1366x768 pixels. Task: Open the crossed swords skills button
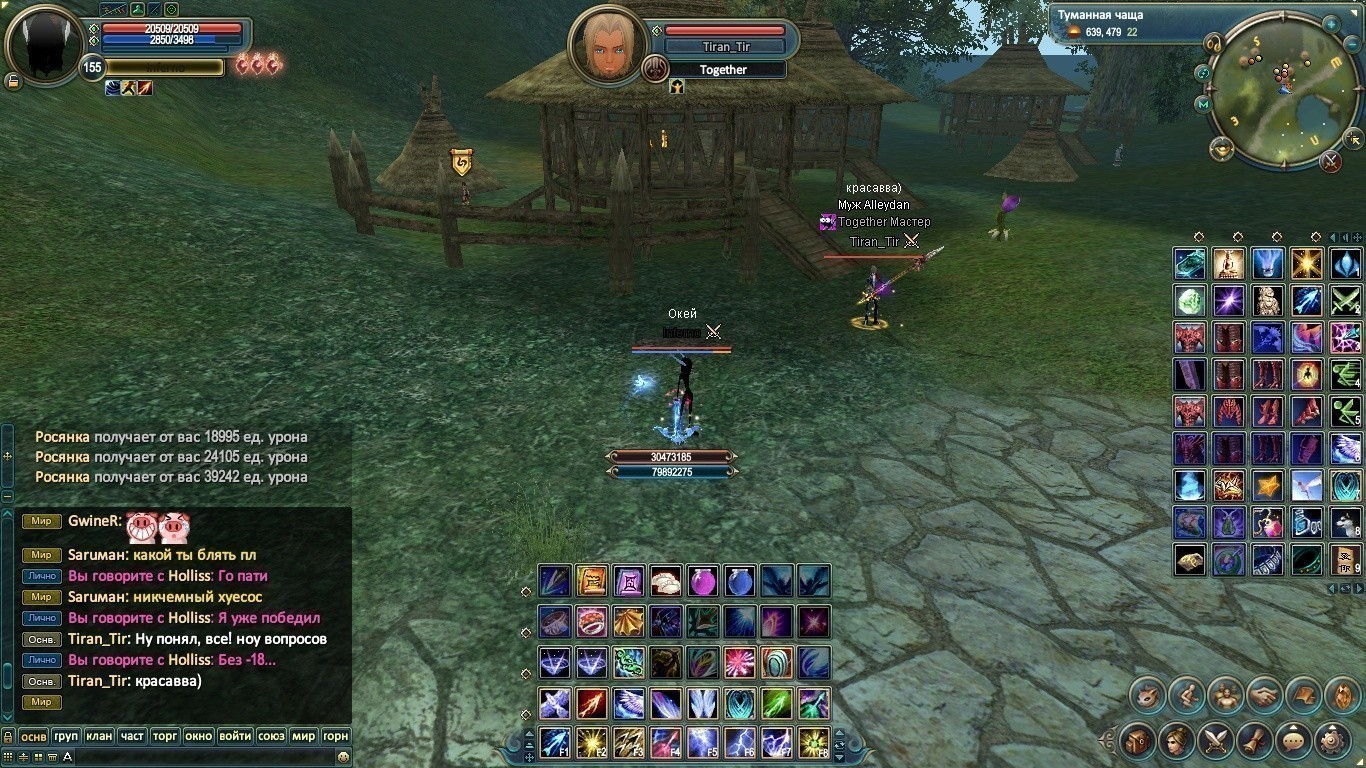click(x=1216, y=741)
